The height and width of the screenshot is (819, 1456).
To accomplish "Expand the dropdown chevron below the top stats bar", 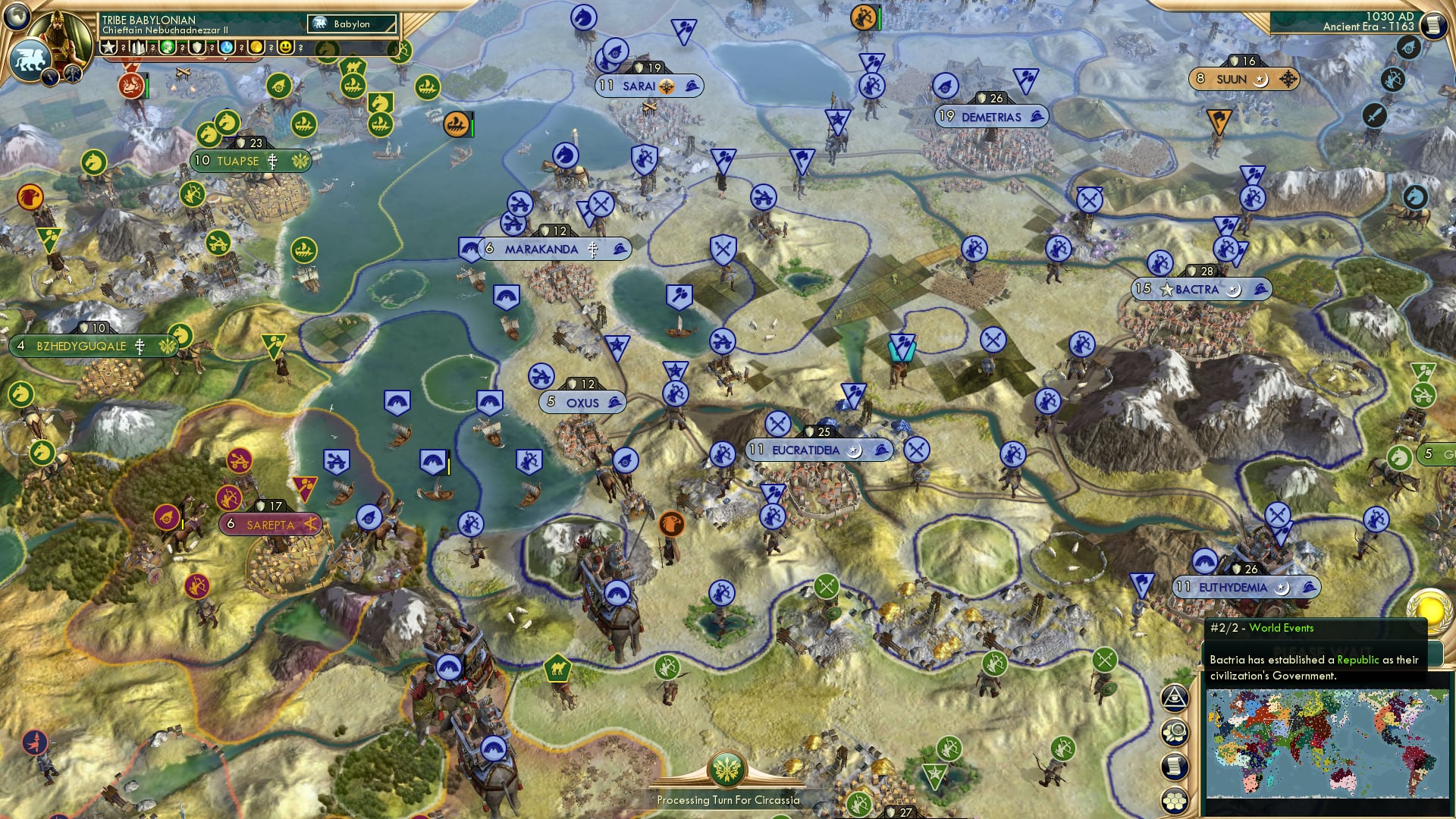I will 225,58.
